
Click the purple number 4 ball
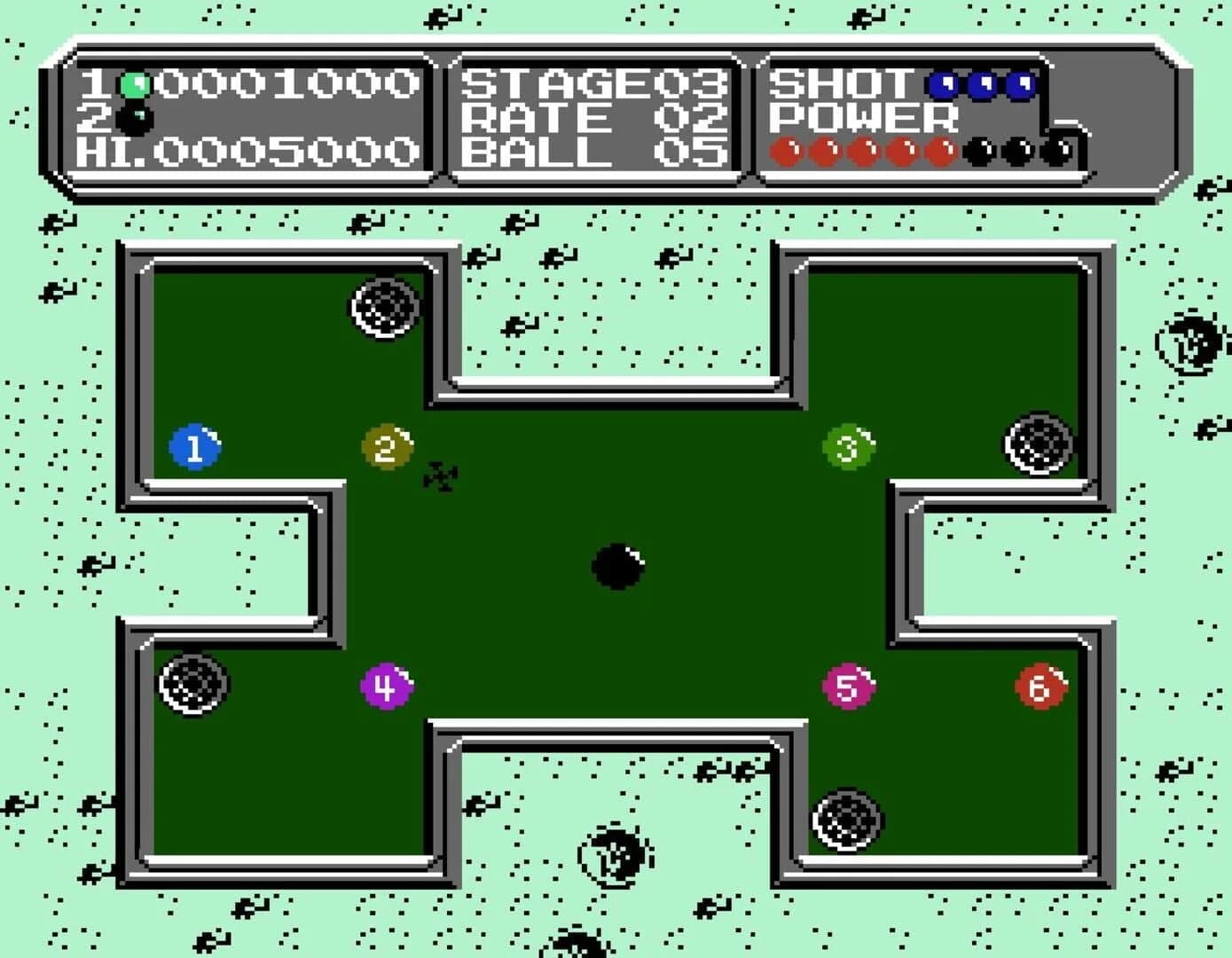point(385,684)
